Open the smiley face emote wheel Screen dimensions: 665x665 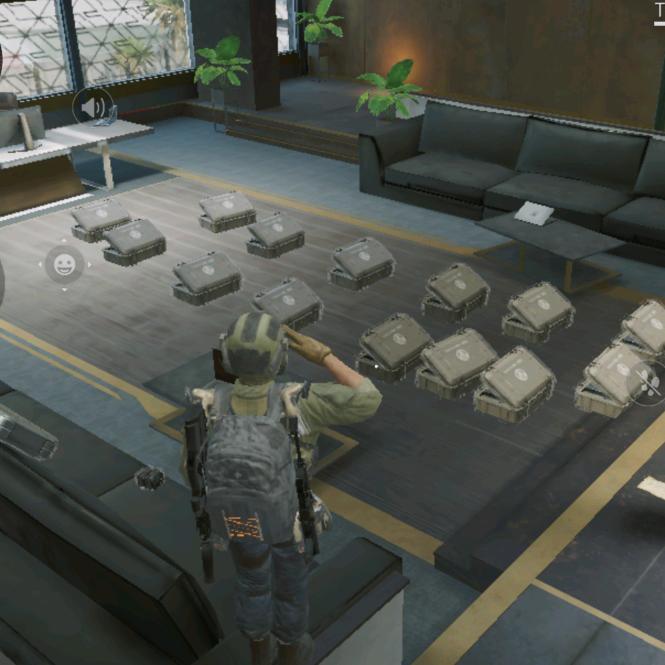coord(64,265)
